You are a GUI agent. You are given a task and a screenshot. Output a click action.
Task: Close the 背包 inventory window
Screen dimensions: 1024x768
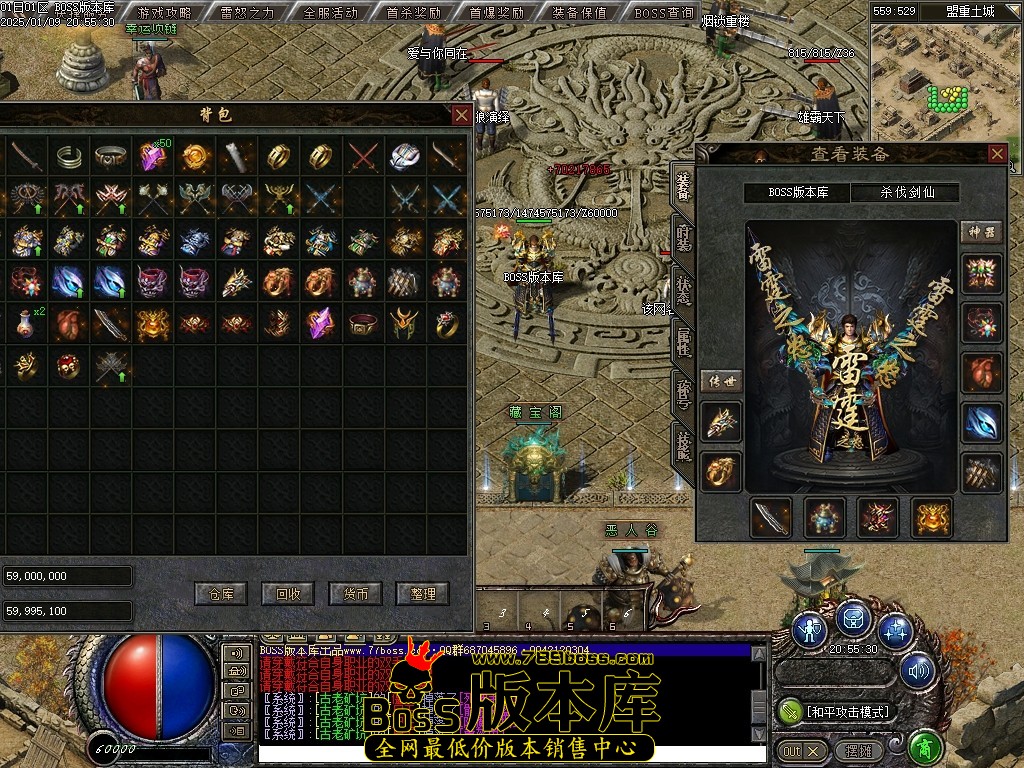click(460, 115)
